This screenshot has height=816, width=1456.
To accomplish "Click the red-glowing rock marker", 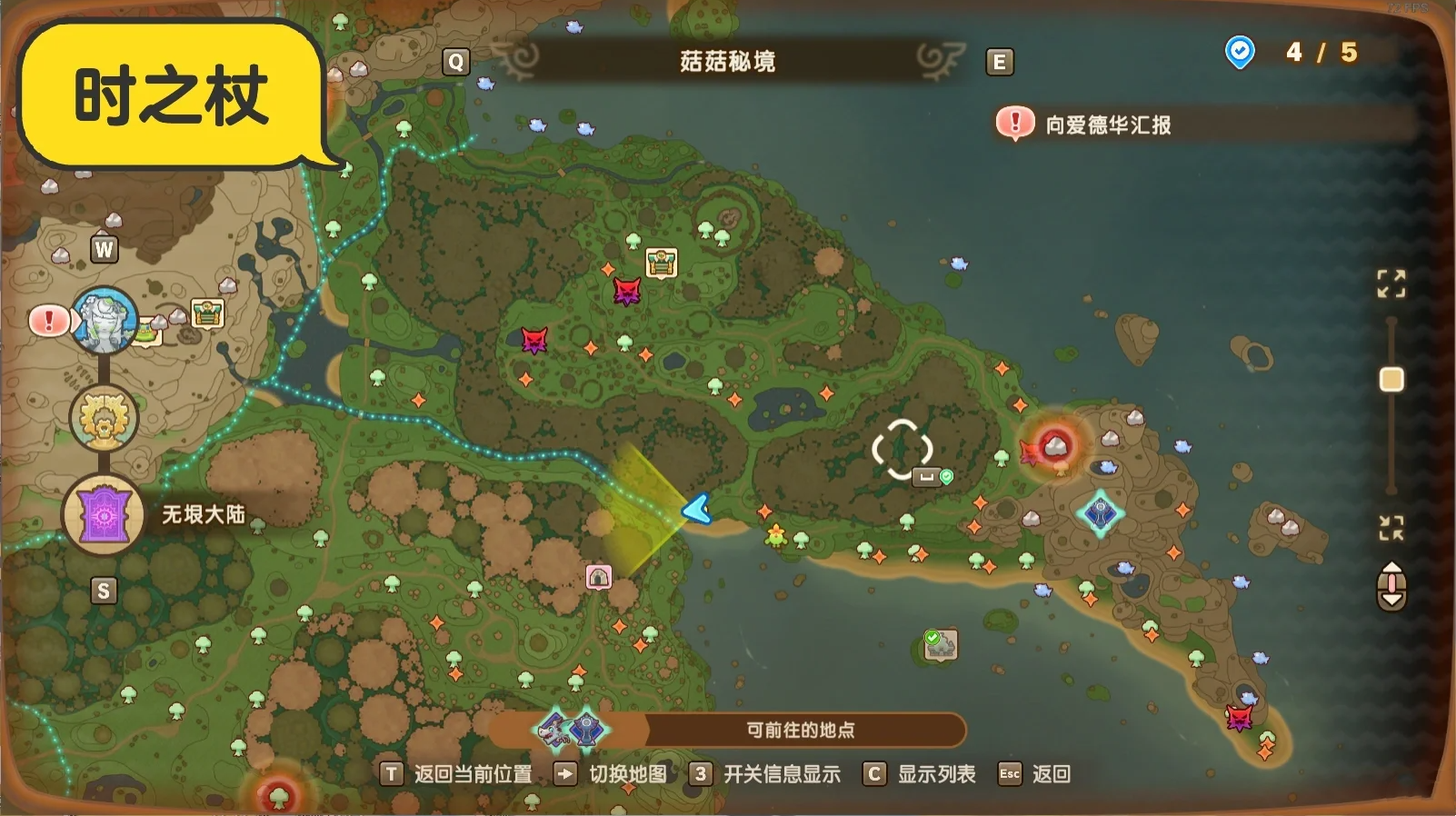I will coord(1054,445).
